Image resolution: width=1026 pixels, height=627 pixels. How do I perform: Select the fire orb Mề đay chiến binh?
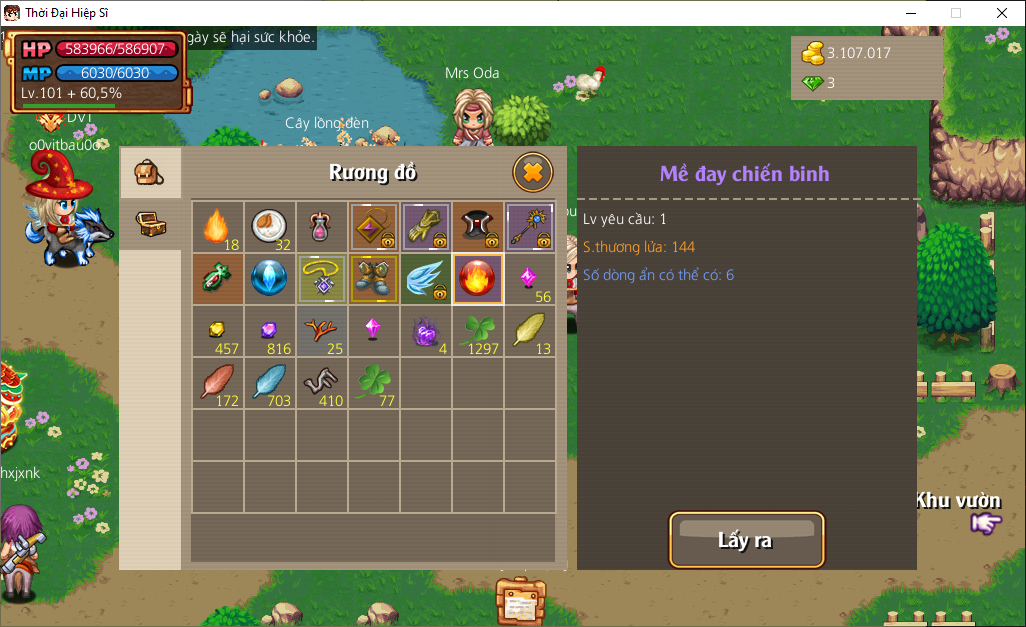point(478,279)
